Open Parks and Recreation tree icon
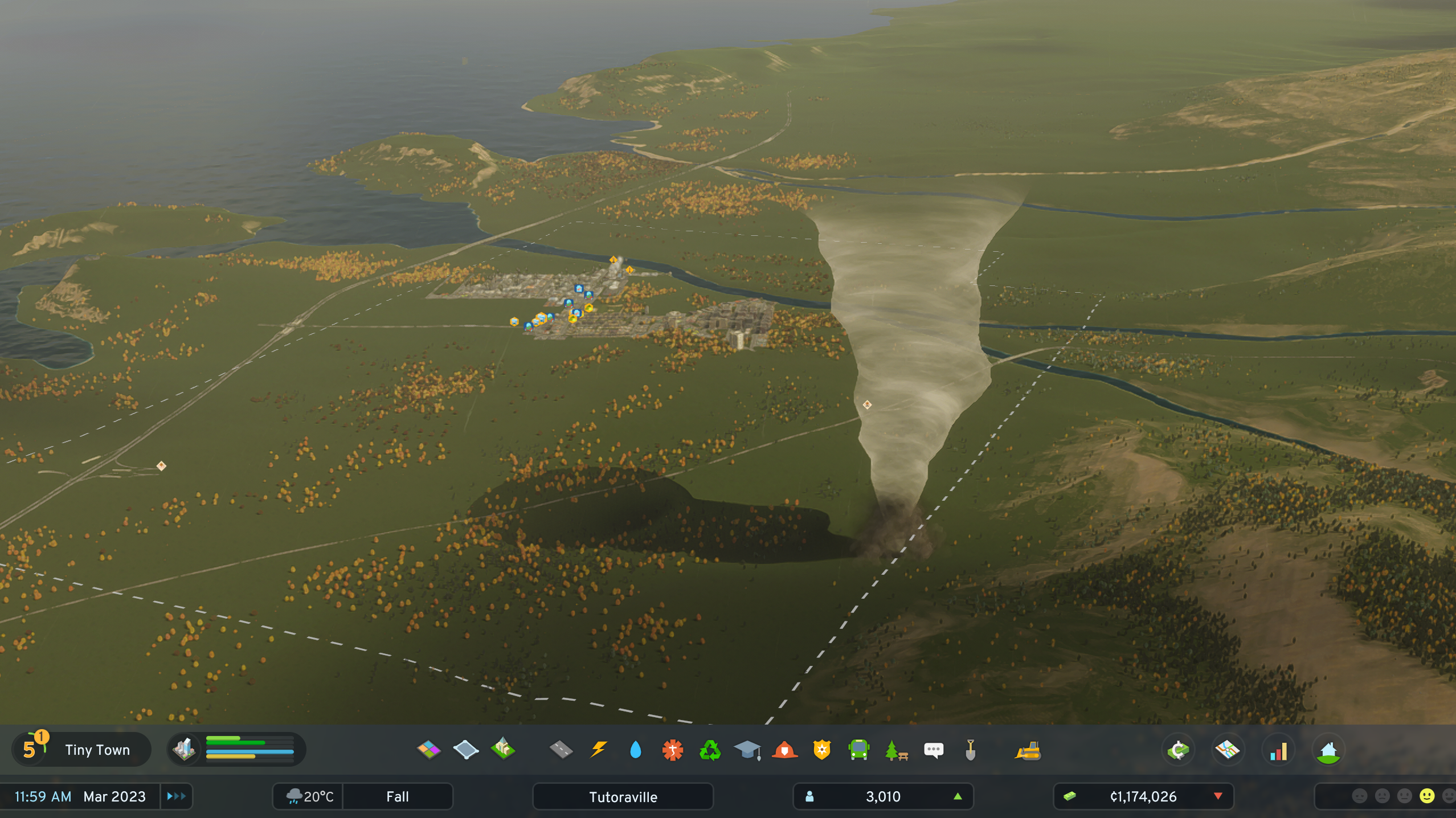 pyautogui.click(x=896, y=750)
